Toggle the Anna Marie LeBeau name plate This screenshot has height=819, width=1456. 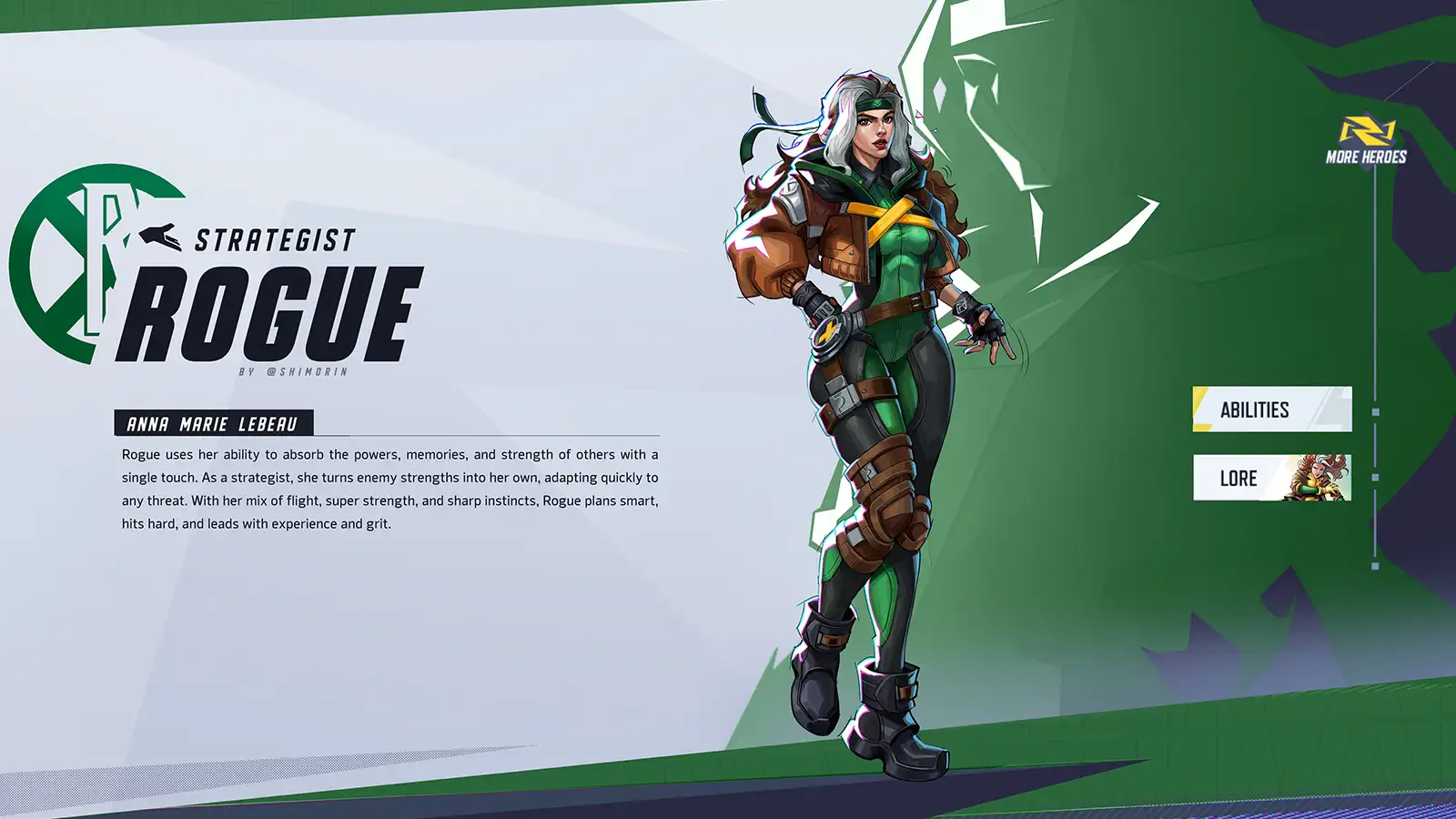point(216,423)
